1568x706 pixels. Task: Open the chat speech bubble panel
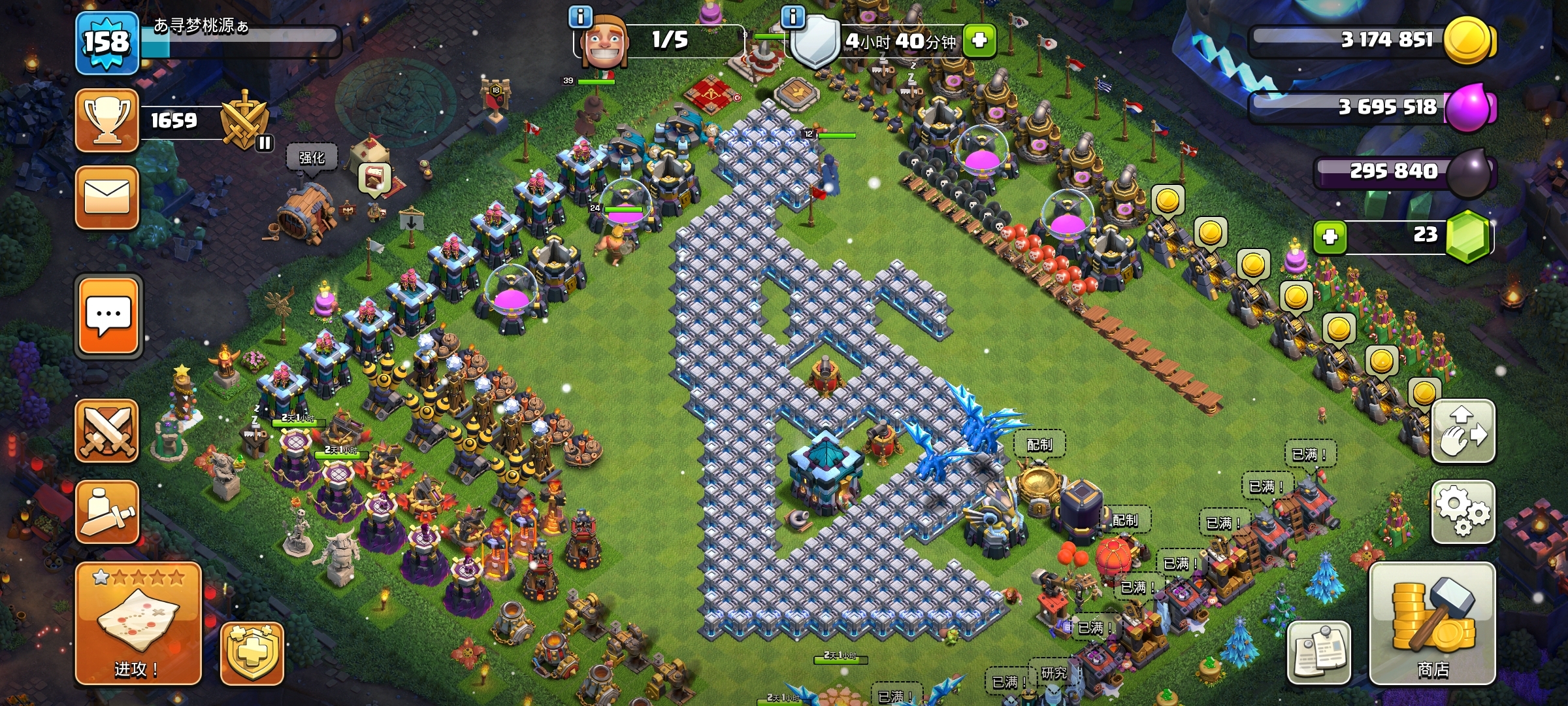108,316
